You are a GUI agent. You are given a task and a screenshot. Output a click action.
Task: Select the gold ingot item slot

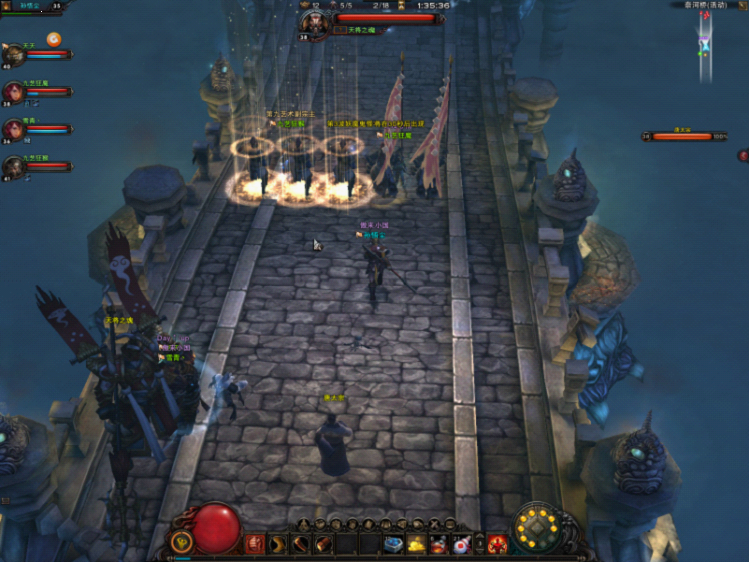(417, 544)
